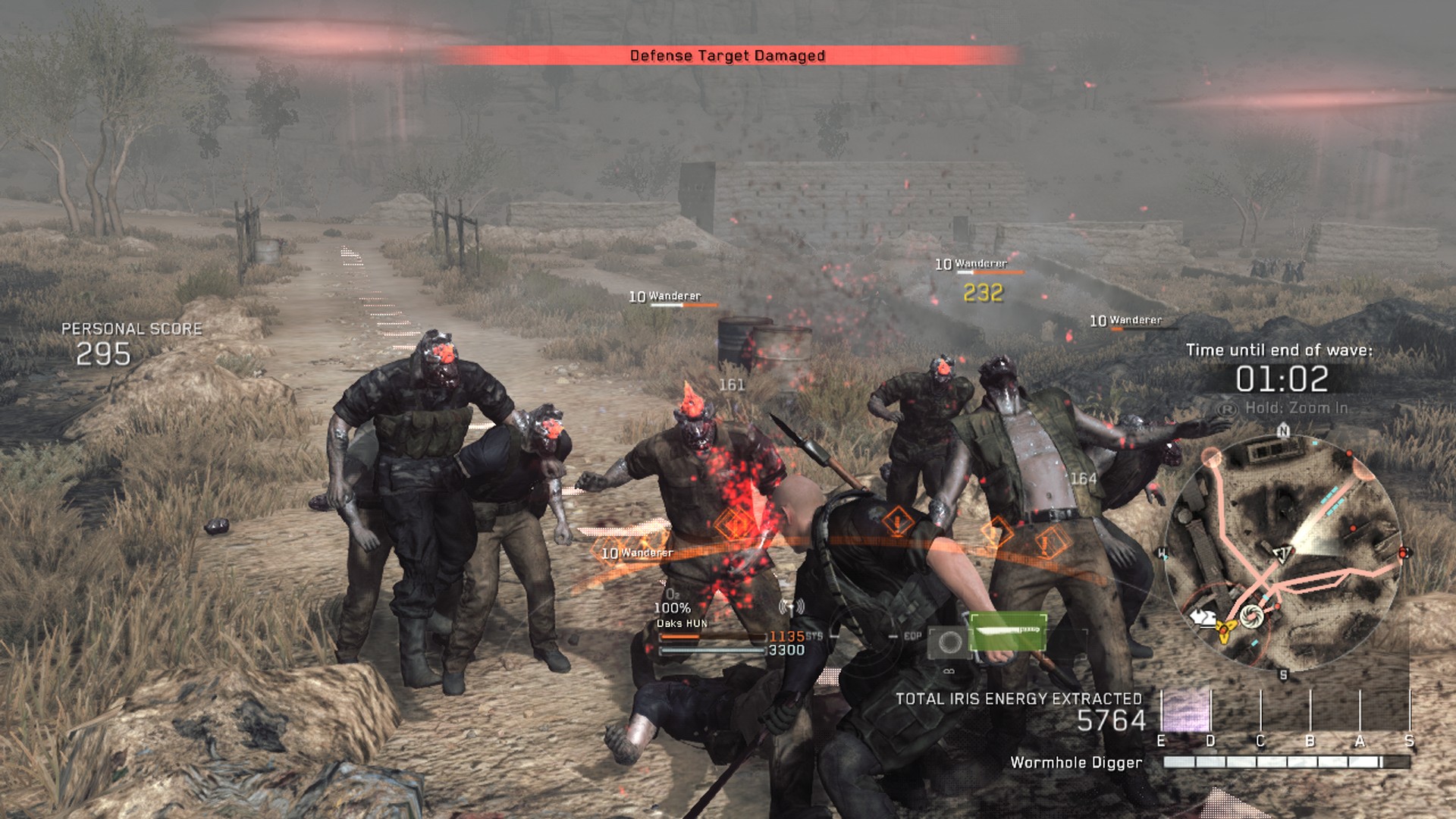Viewport: 1456px width, 819px height.
Task: Select the green highlighted machete weapon slot
Action: pyautogui.click(x=1008, y=632)
